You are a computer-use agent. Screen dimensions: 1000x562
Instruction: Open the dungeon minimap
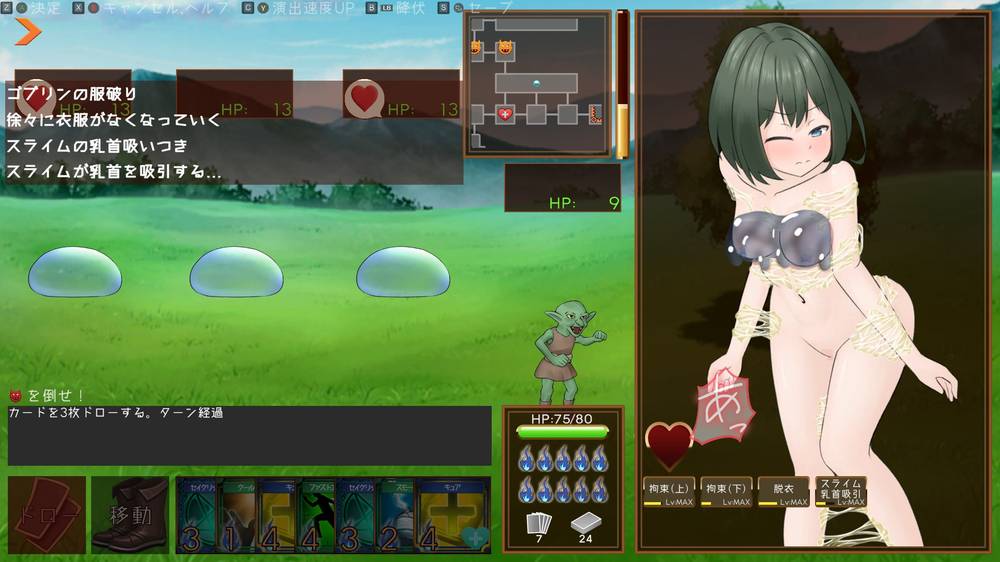click(537, 83)
